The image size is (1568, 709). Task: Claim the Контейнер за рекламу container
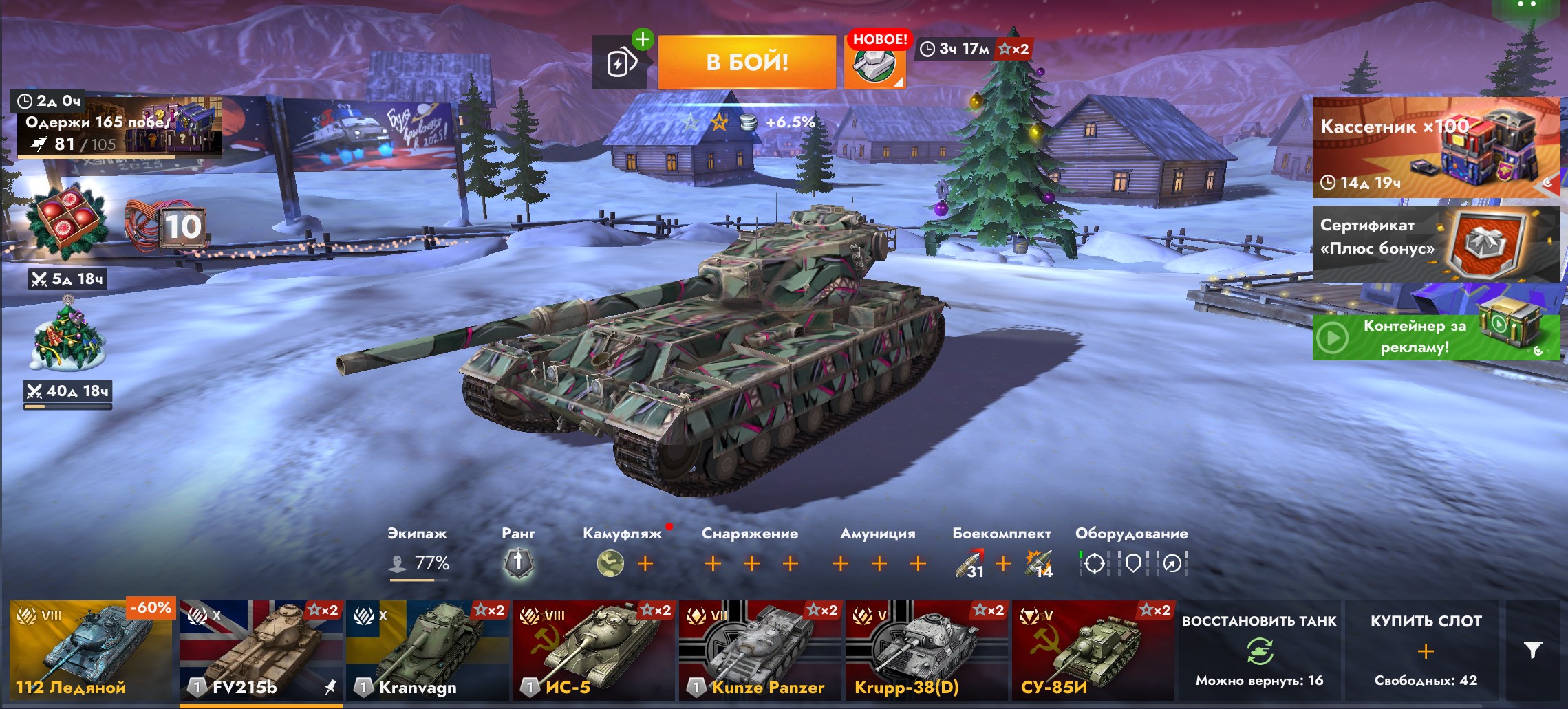1435,336
